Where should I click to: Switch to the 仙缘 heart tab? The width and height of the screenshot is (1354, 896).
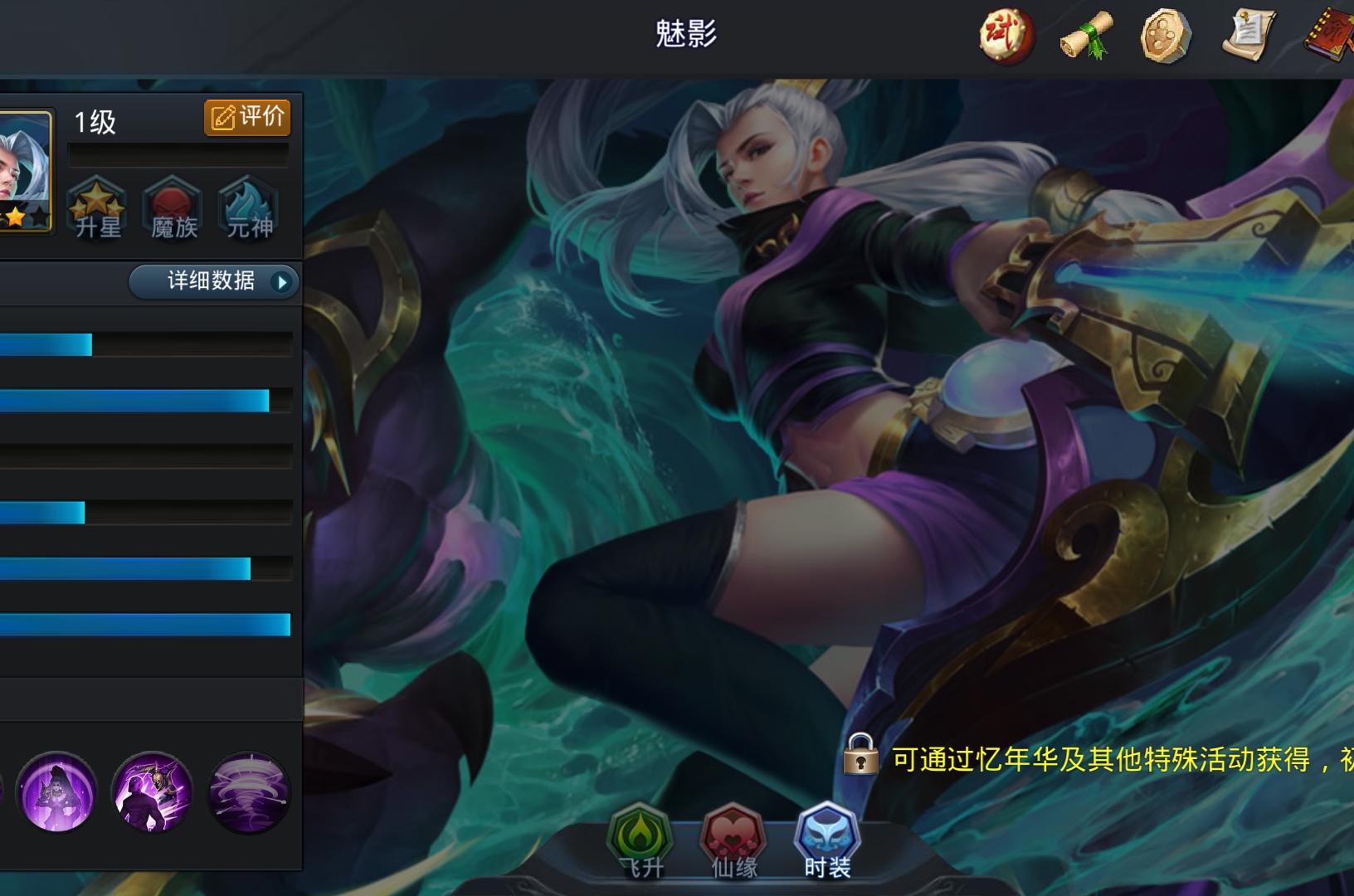tap(733, 841)
